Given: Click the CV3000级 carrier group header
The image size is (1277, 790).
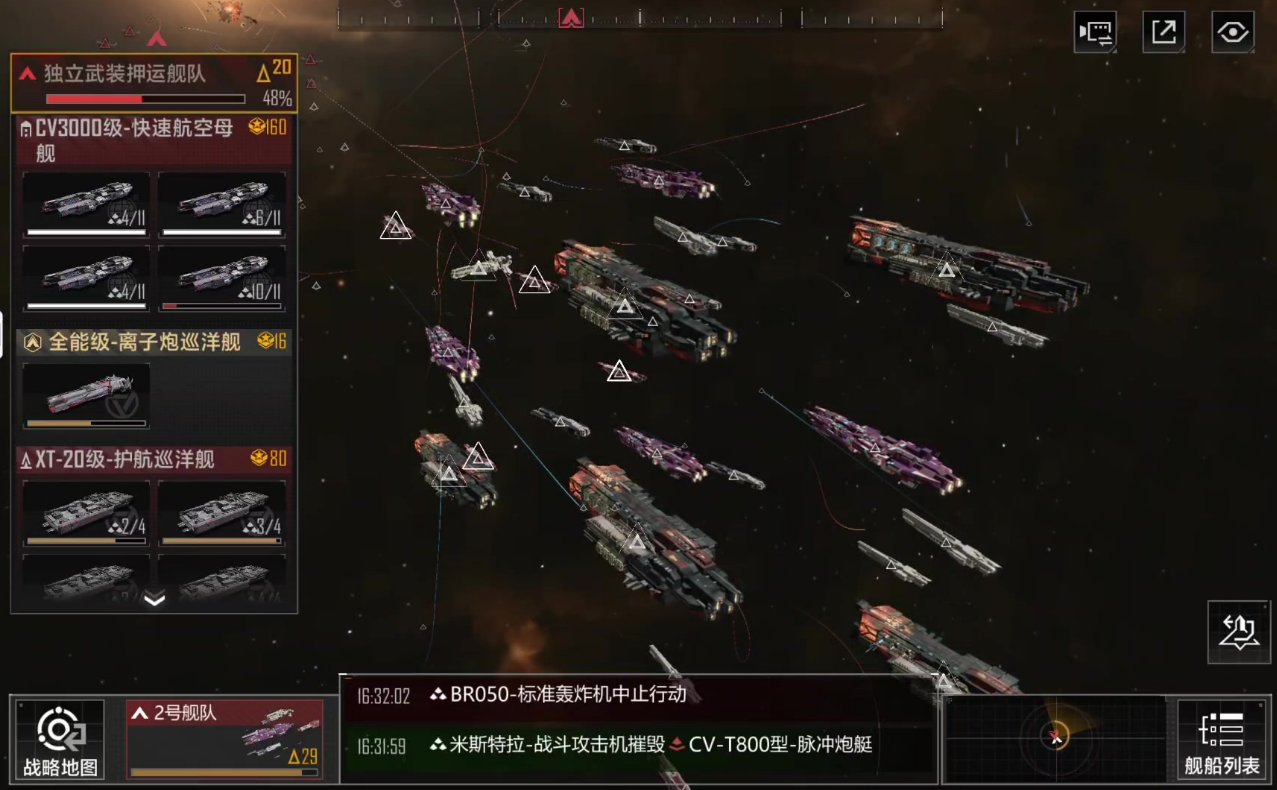Looking at the screenshot, I should pyautogui.click(x=154, y=140).
